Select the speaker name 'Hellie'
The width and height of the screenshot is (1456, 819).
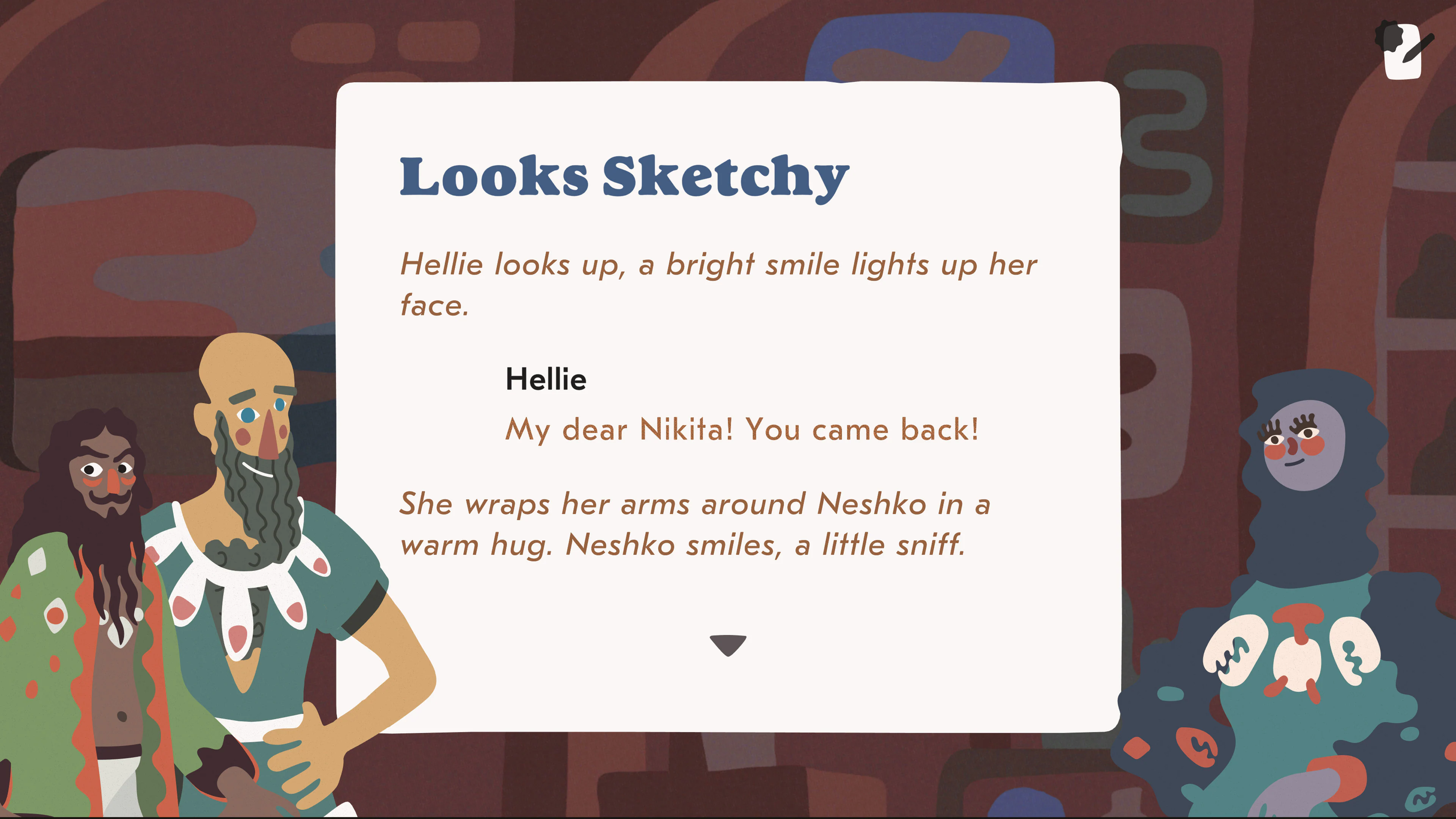(546, 379)
